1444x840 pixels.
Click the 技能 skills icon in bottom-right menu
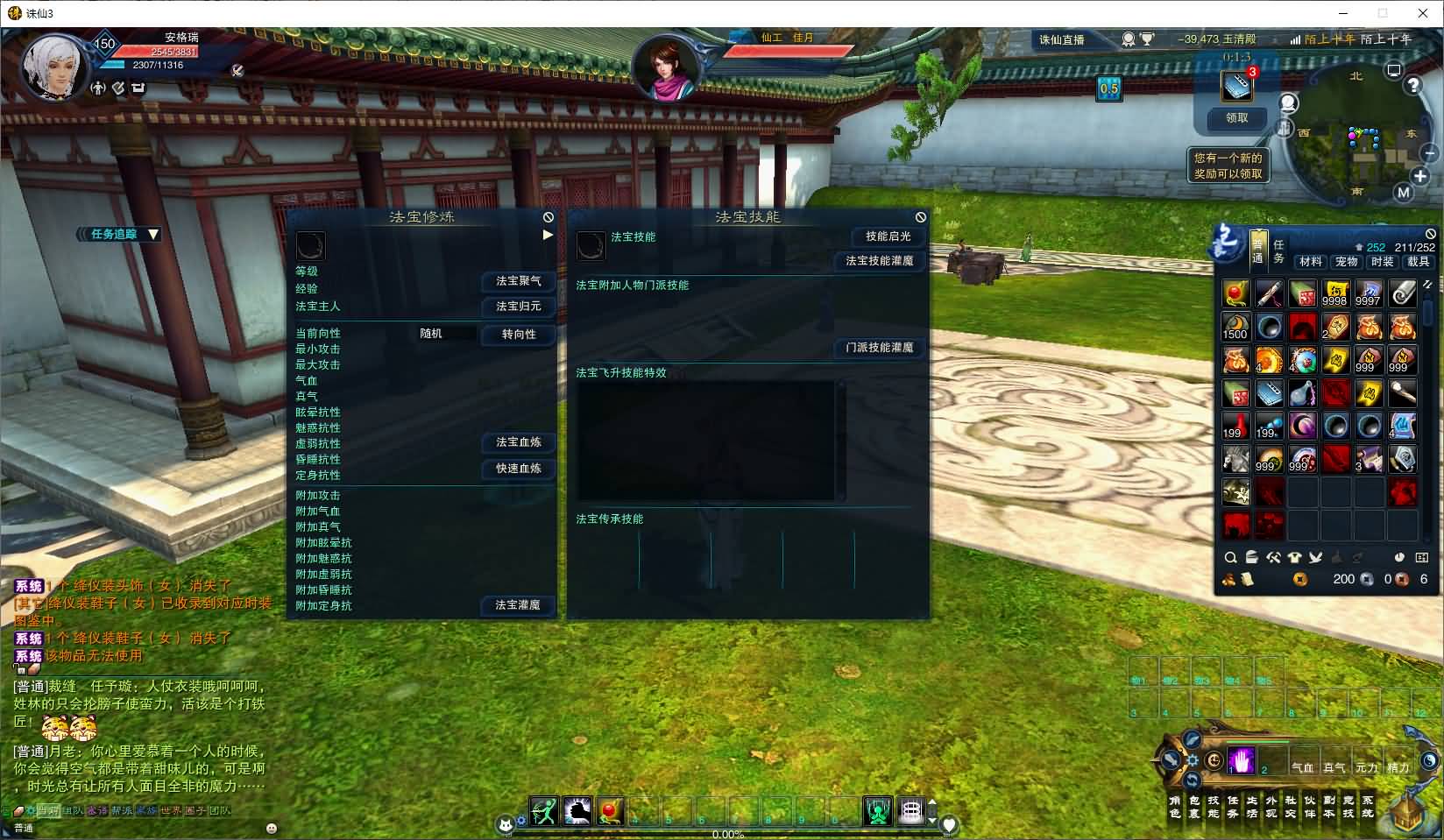click(1214, 807)
